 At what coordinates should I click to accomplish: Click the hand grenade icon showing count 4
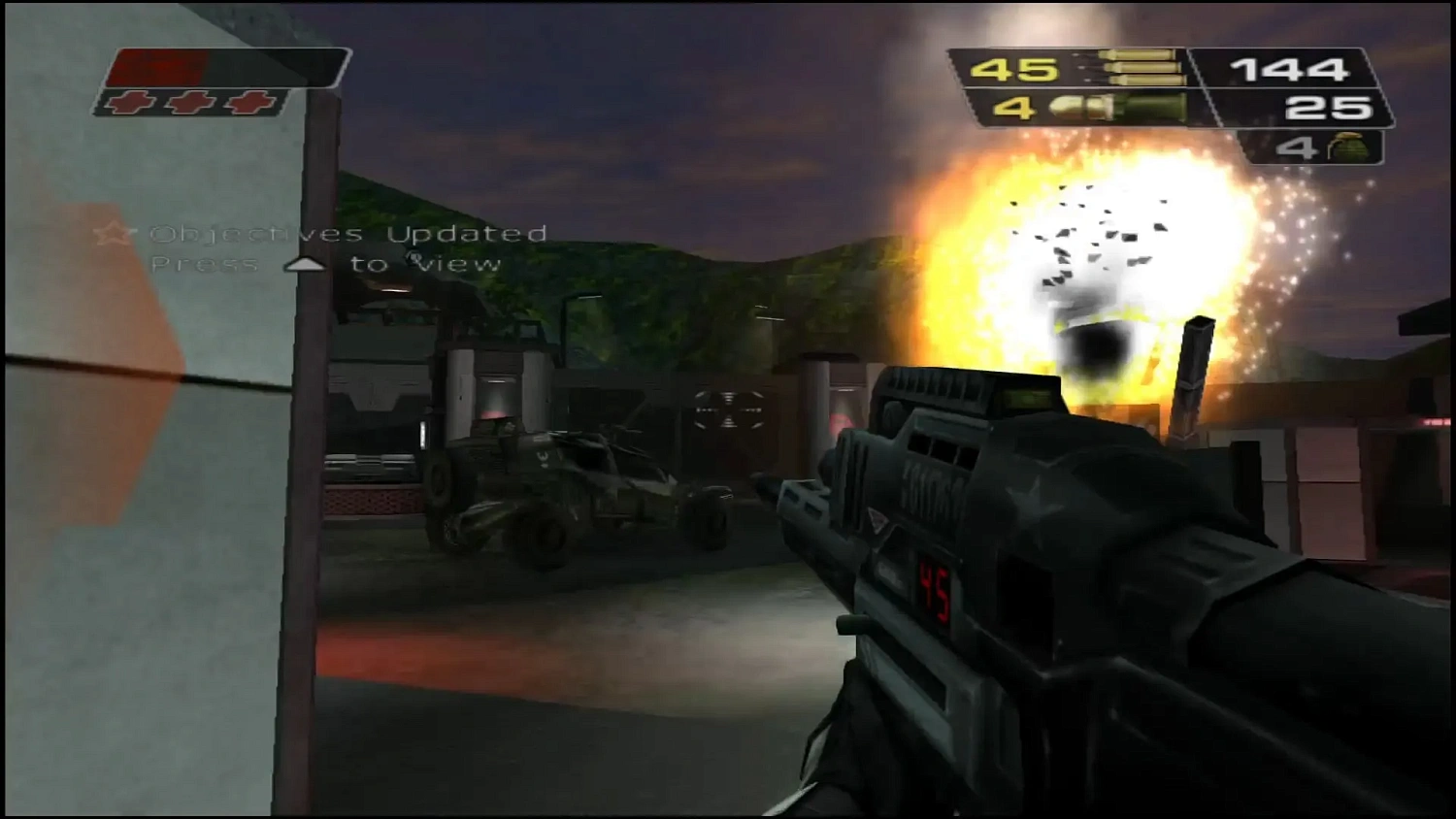tap(1349, 147)
